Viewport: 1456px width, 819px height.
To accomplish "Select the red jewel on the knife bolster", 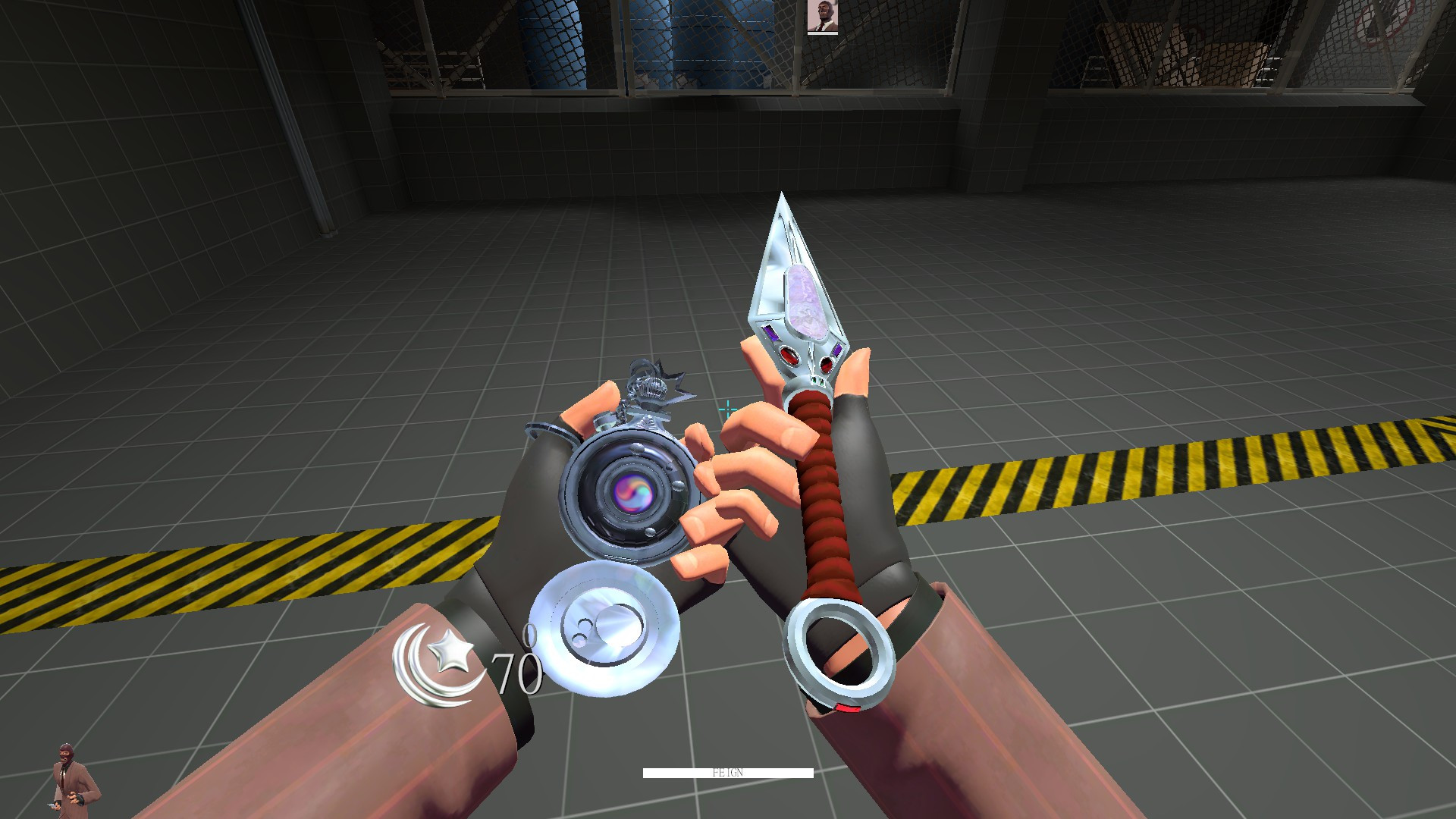I will (789, 356).
